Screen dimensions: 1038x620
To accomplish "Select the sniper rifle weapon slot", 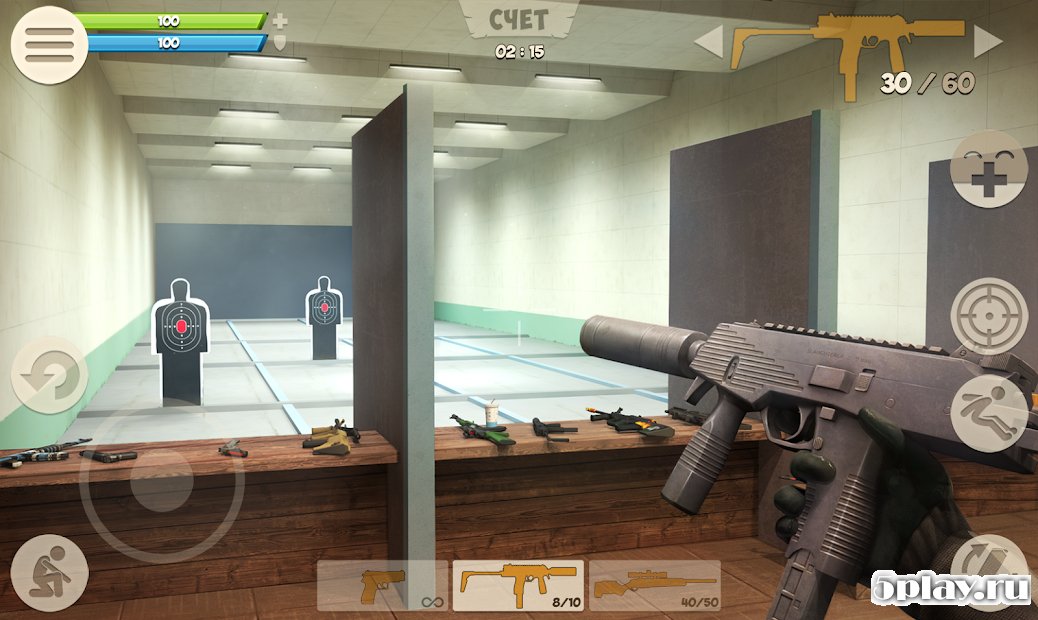I will click(x=654, y=585).
